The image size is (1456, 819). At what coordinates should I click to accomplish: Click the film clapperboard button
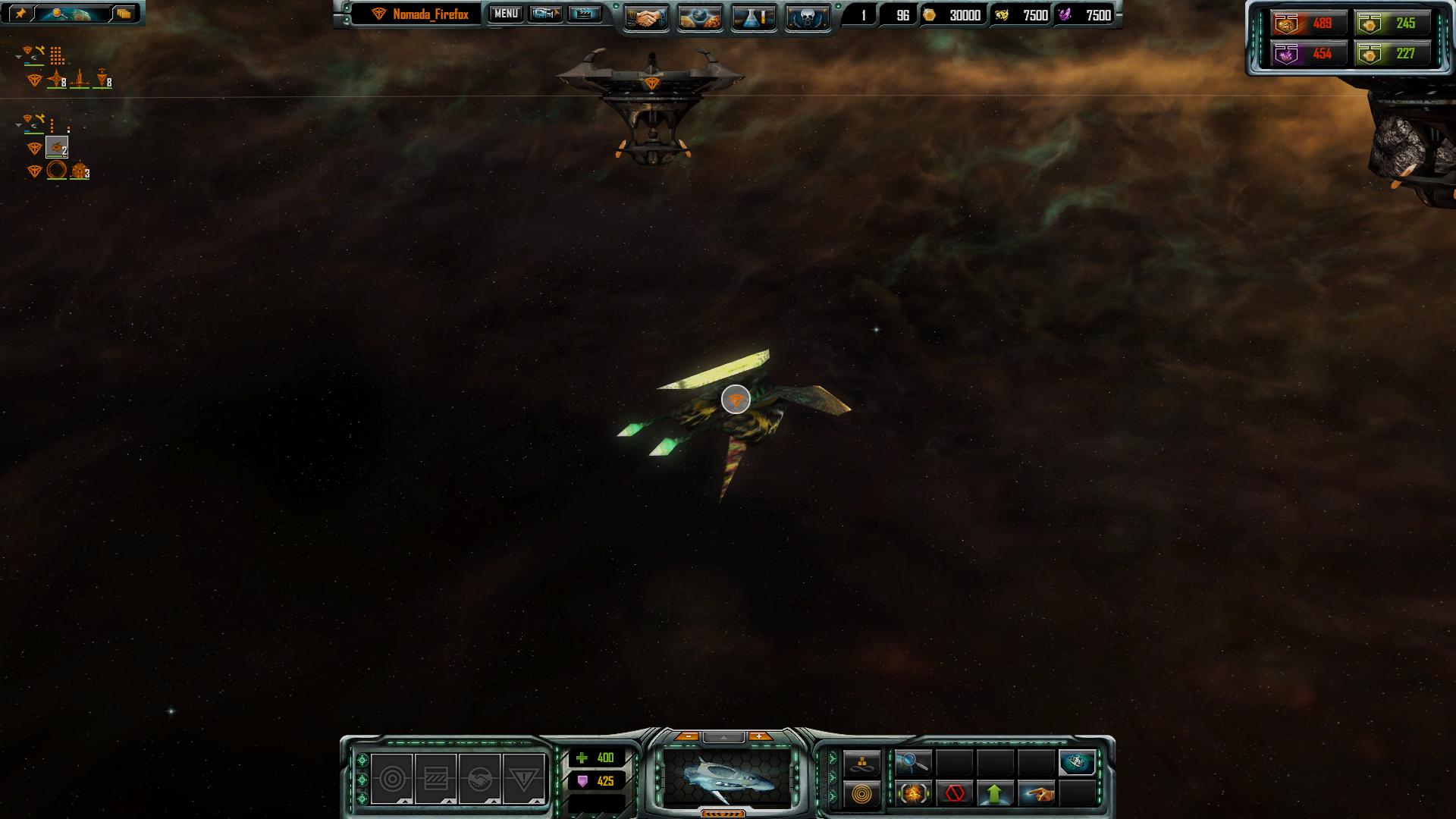pyautogui.click(x=584, y=14)
